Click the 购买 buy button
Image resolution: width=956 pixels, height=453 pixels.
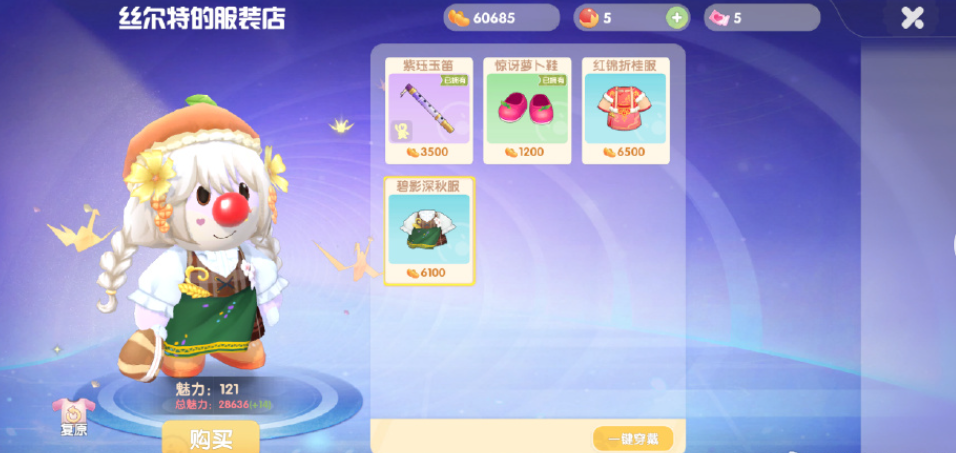click(211, 438)
